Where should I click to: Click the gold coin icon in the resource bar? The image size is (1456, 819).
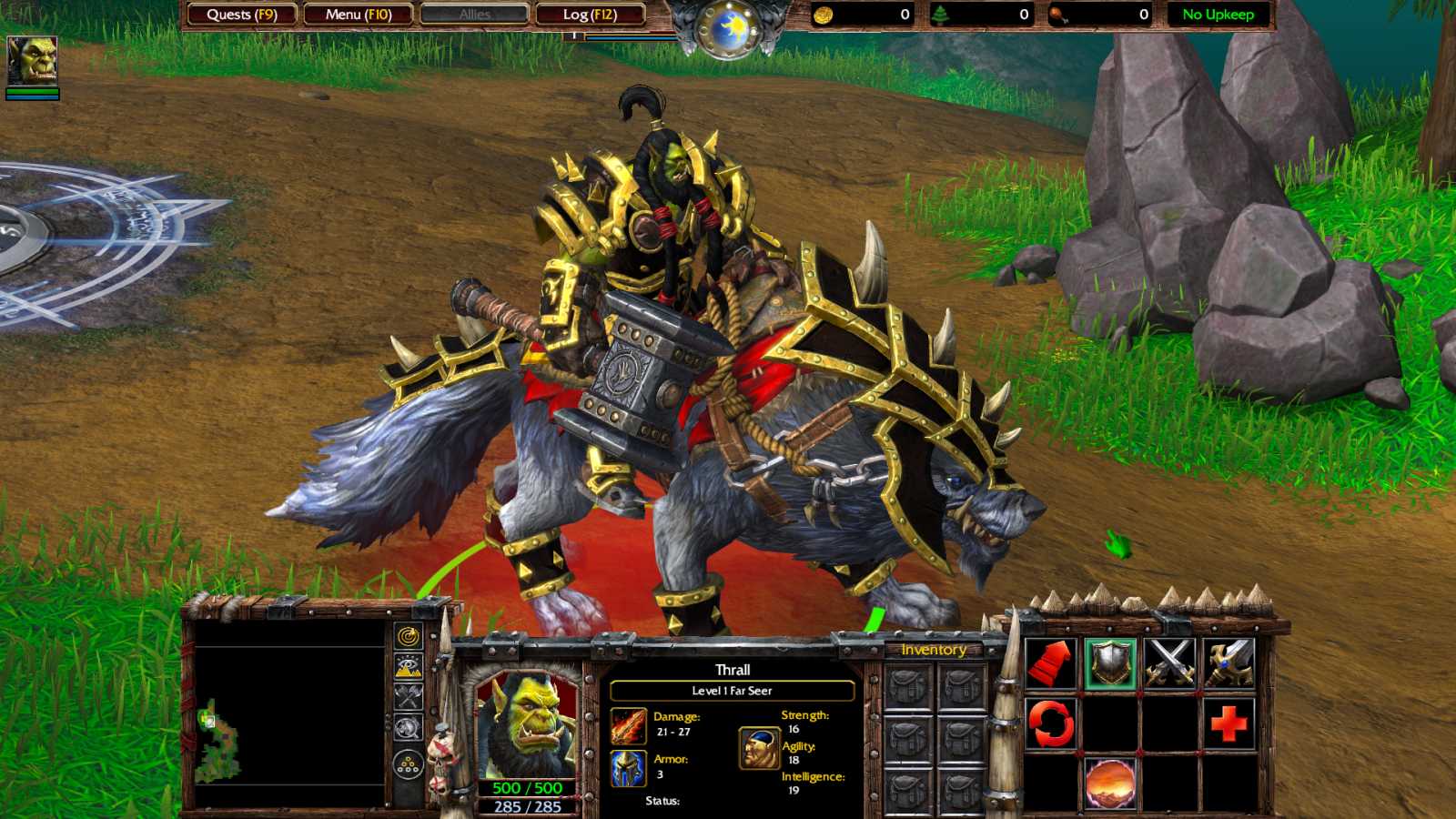822,14
